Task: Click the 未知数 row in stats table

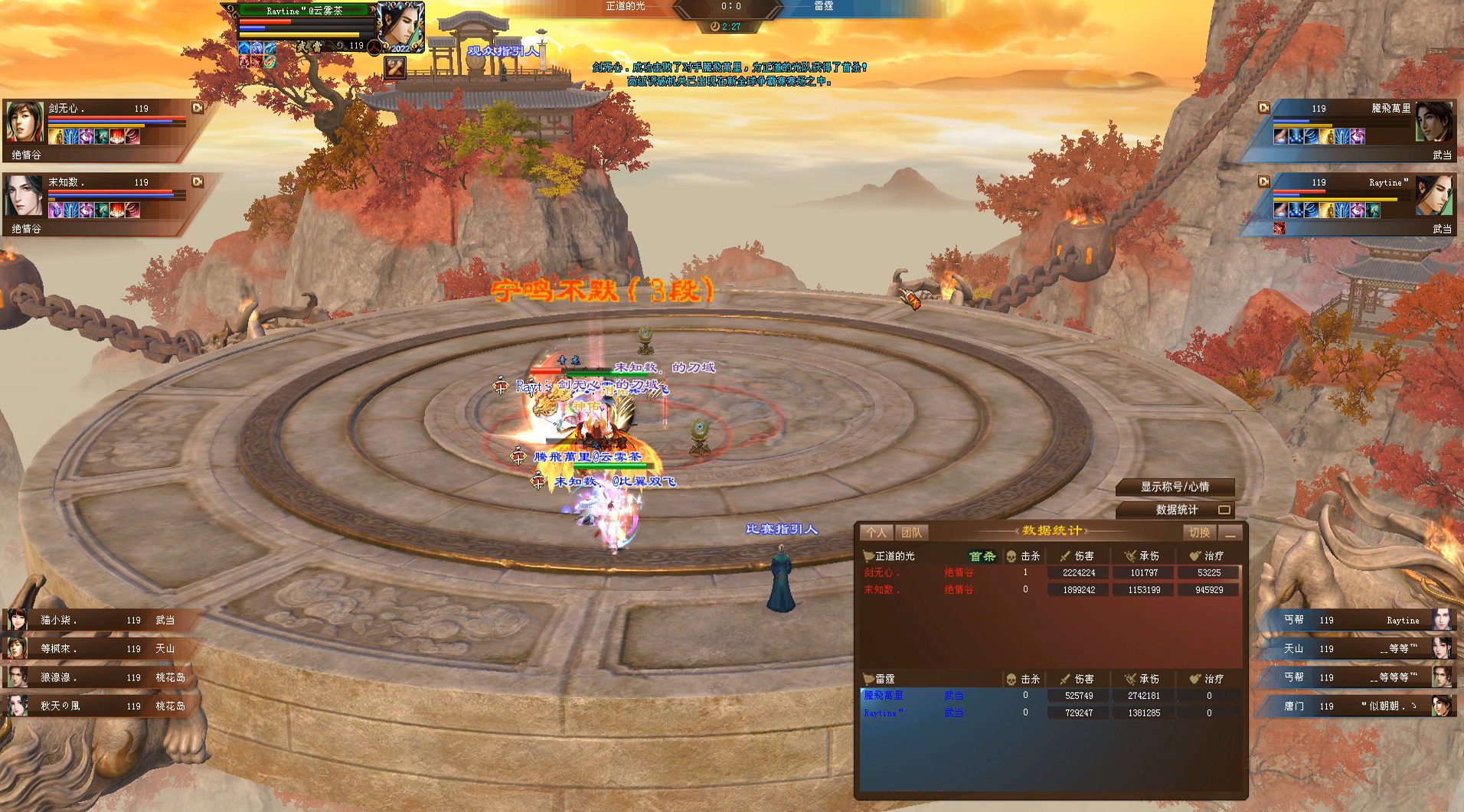Action: 1049,590
